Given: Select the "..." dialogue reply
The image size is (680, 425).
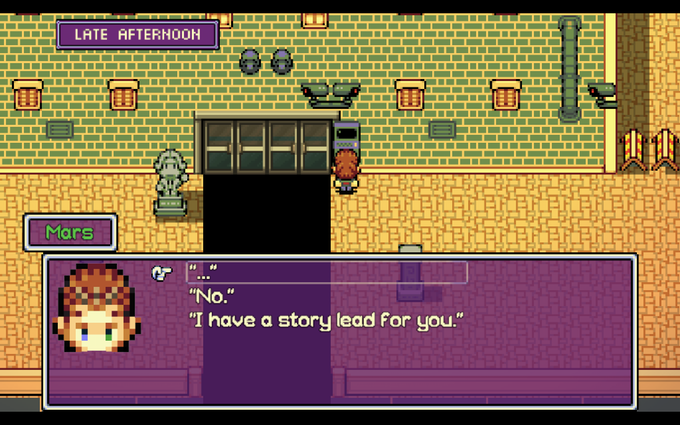Looking at the screenshot, I should [203, 273].
